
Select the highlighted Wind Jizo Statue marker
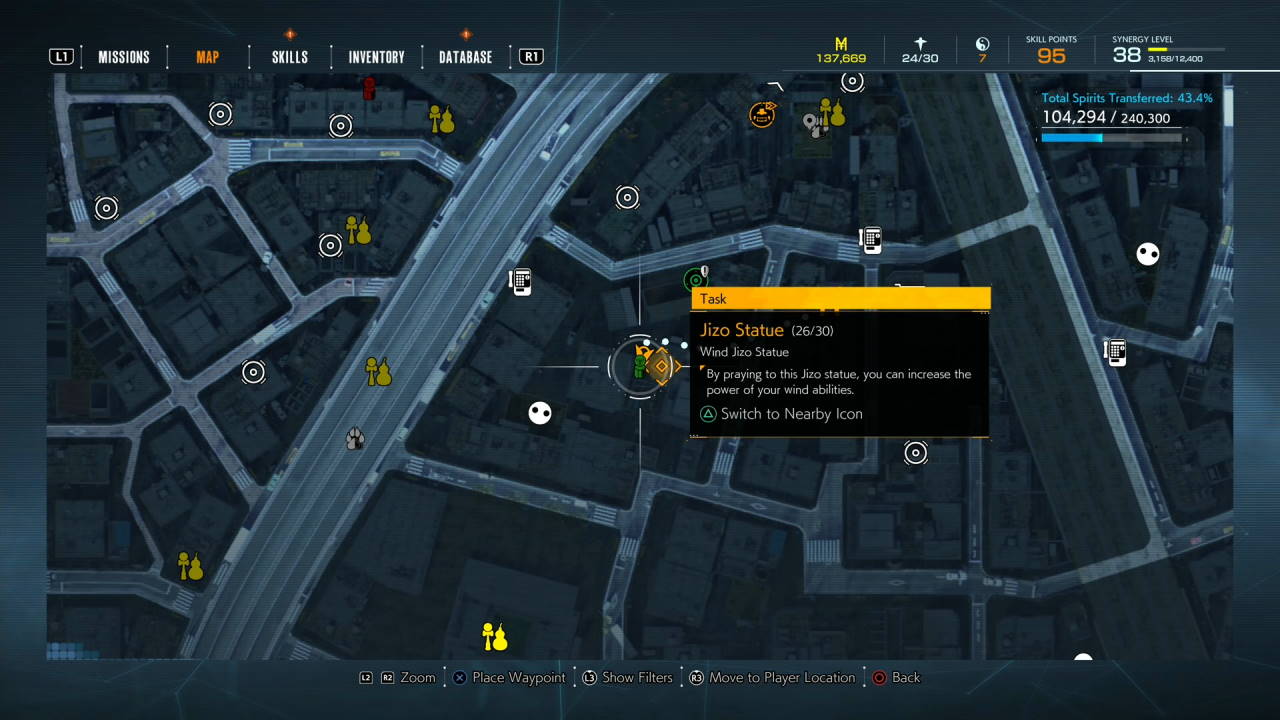point(660,366)
